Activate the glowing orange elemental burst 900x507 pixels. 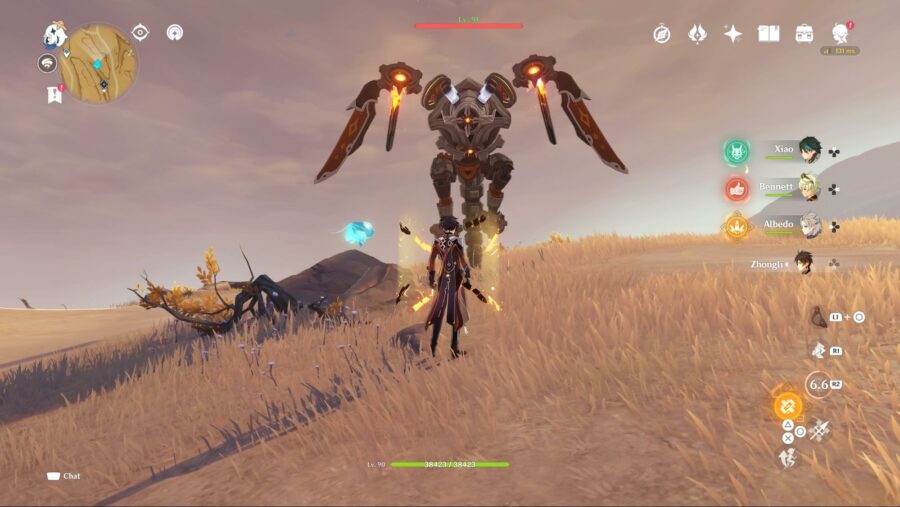click(x=787, y=407)
